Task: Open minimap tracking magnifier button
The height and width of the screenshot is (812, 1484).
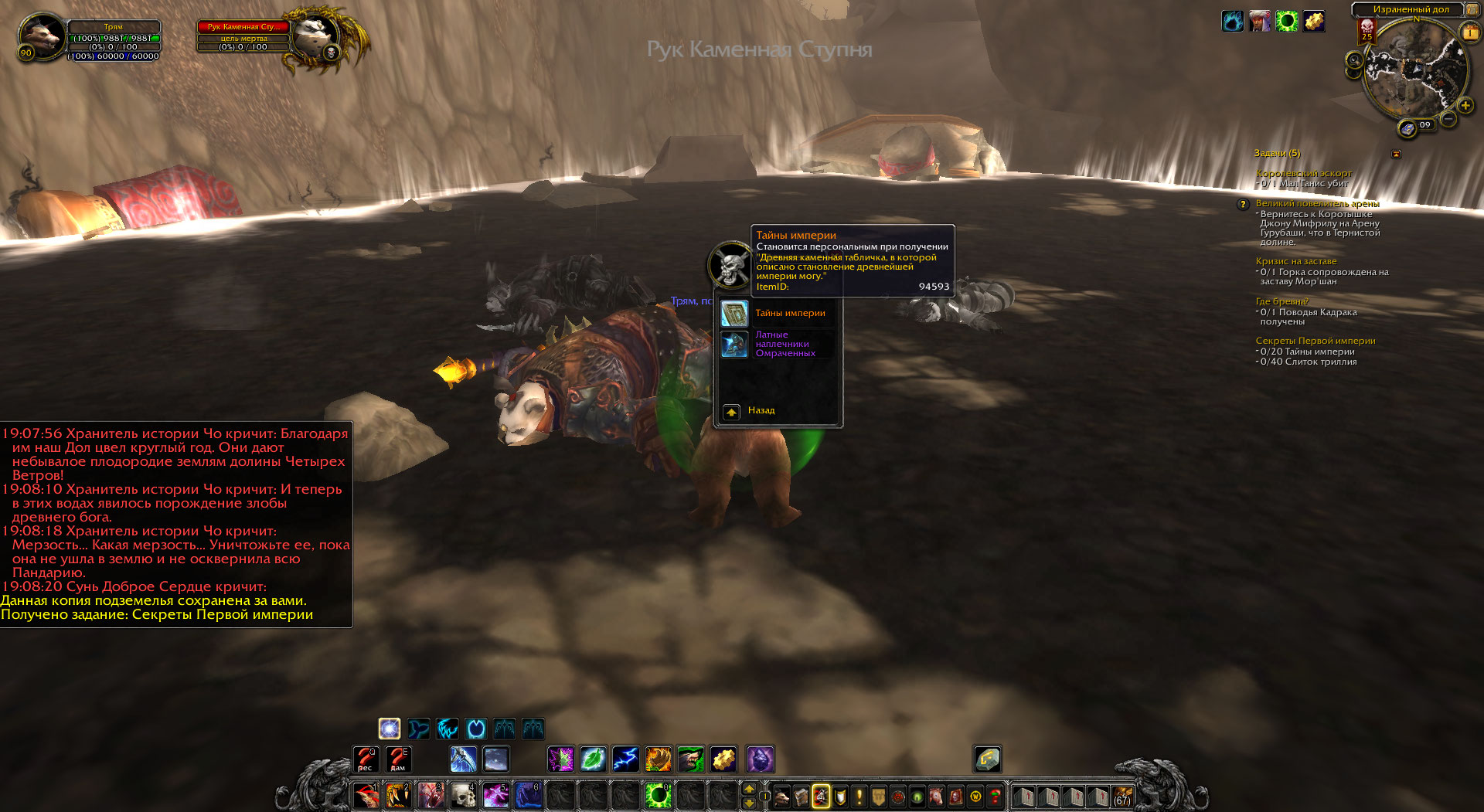Action: pyautogui.click(x=1354, y=60)
